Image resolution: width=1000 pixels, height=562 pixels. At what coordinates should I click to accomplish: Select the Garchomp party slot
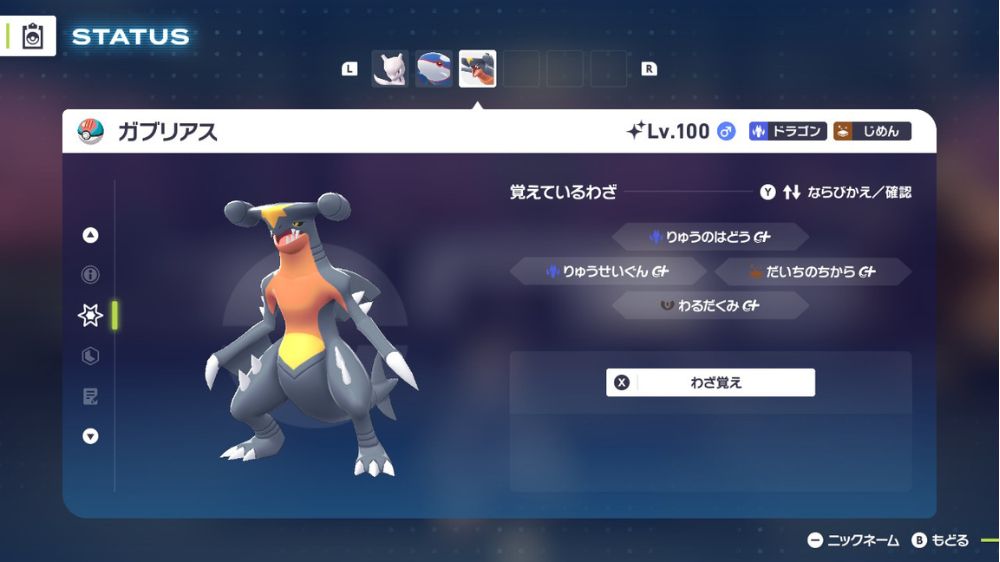coord(477,69)
